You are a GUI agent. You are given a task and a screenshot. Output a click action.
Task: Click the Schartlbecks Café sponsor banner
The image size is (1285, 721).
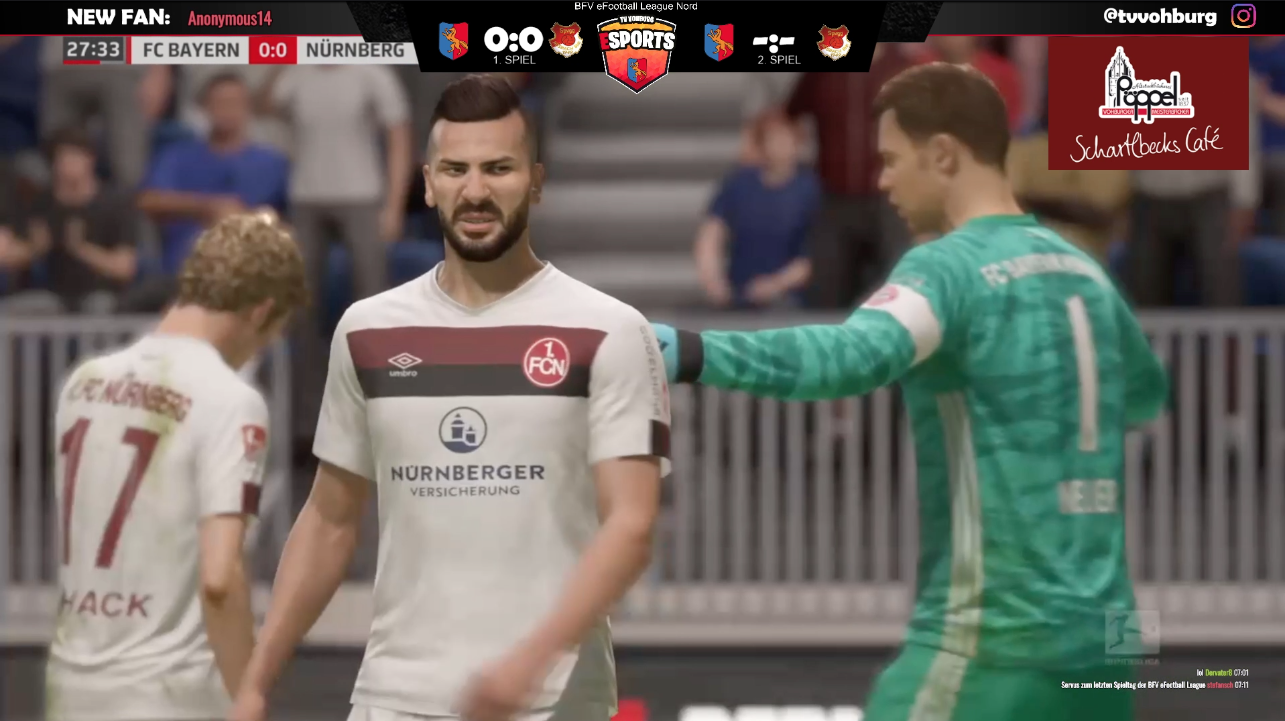(x=1148, y=104)
